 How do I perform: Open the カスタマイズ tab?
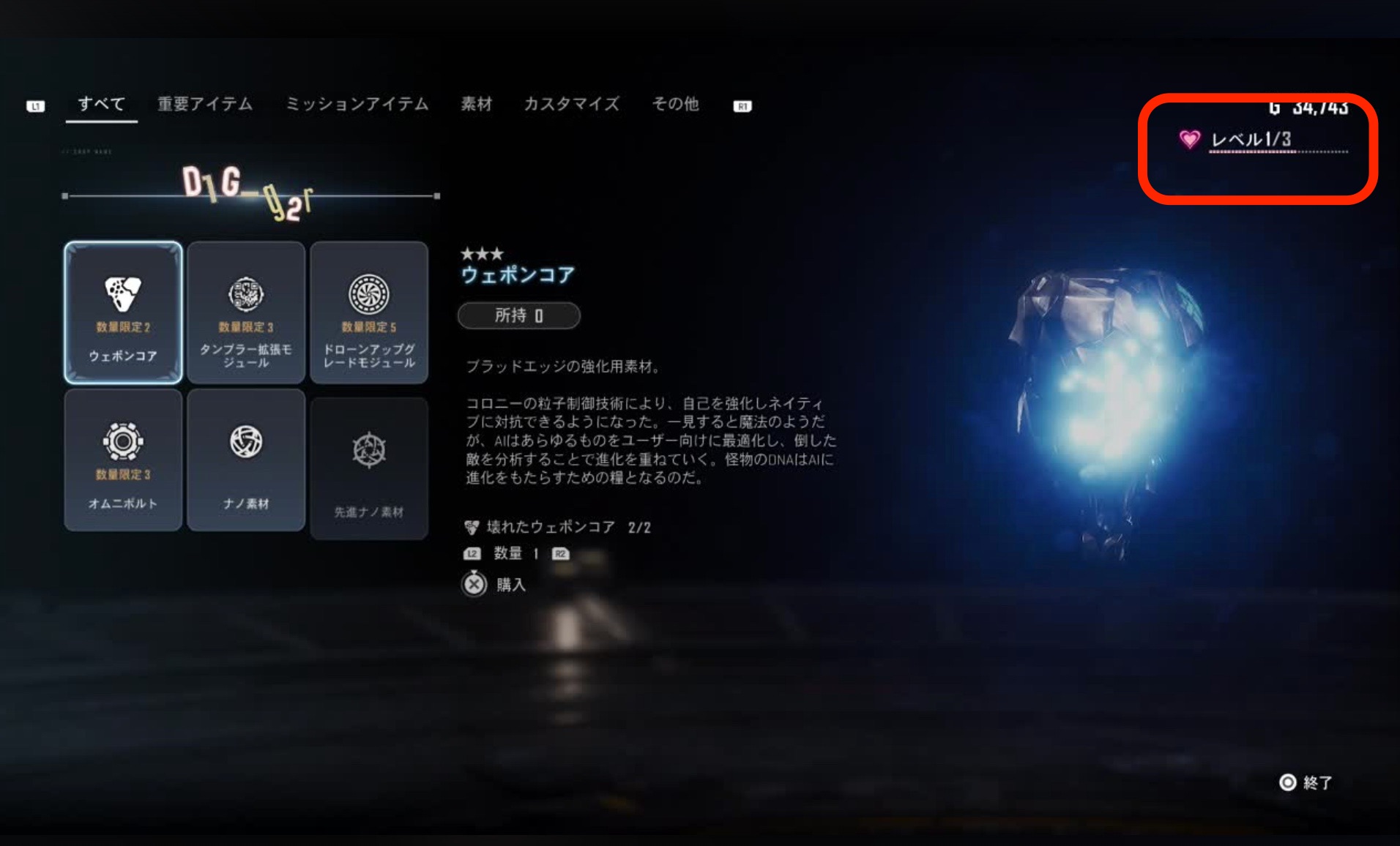pyautogui.click(x=572, y=105)
